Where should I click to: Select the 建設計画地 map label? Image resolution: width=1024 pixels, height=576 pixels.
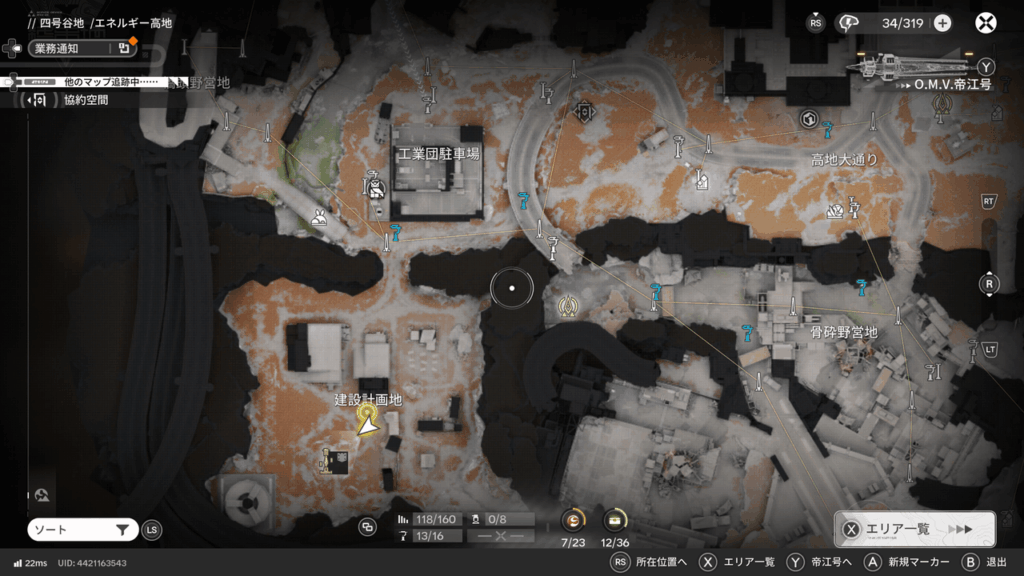pos(368,399)
